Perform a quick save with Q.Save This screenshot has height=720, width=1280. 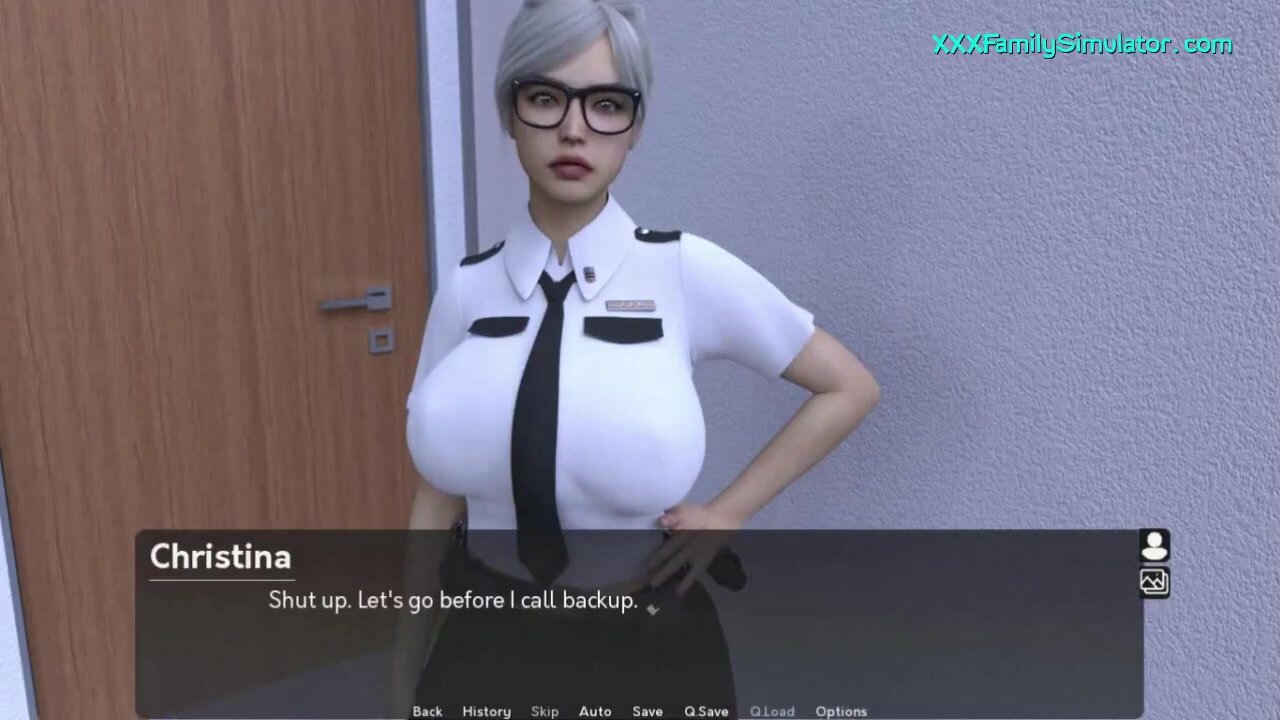point(706,711)
